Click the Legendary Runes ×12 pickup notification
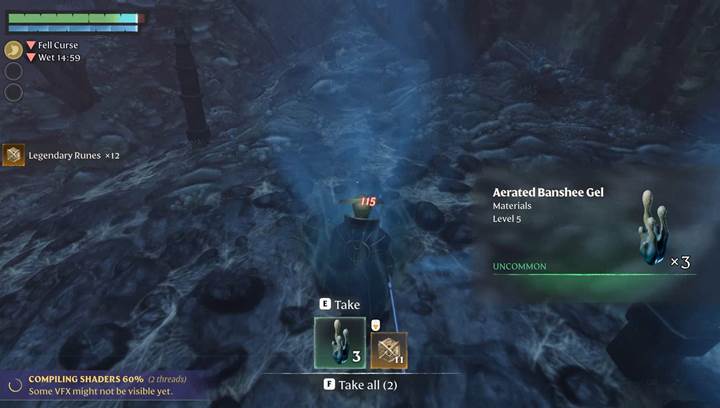Image resolution: width=720 pixels, height=408 pixels. [x=62, y=155]
